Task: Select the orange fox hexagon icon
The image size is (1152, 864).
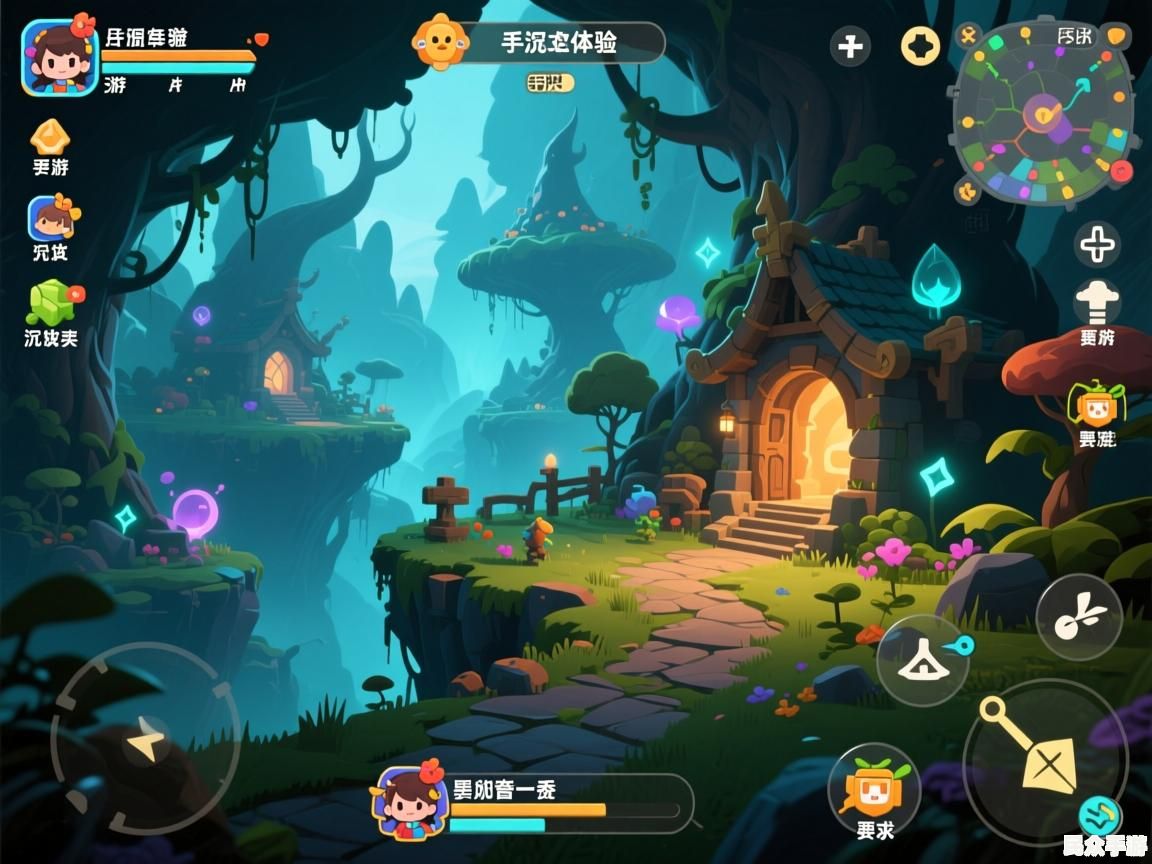Action: point(1096,404)
